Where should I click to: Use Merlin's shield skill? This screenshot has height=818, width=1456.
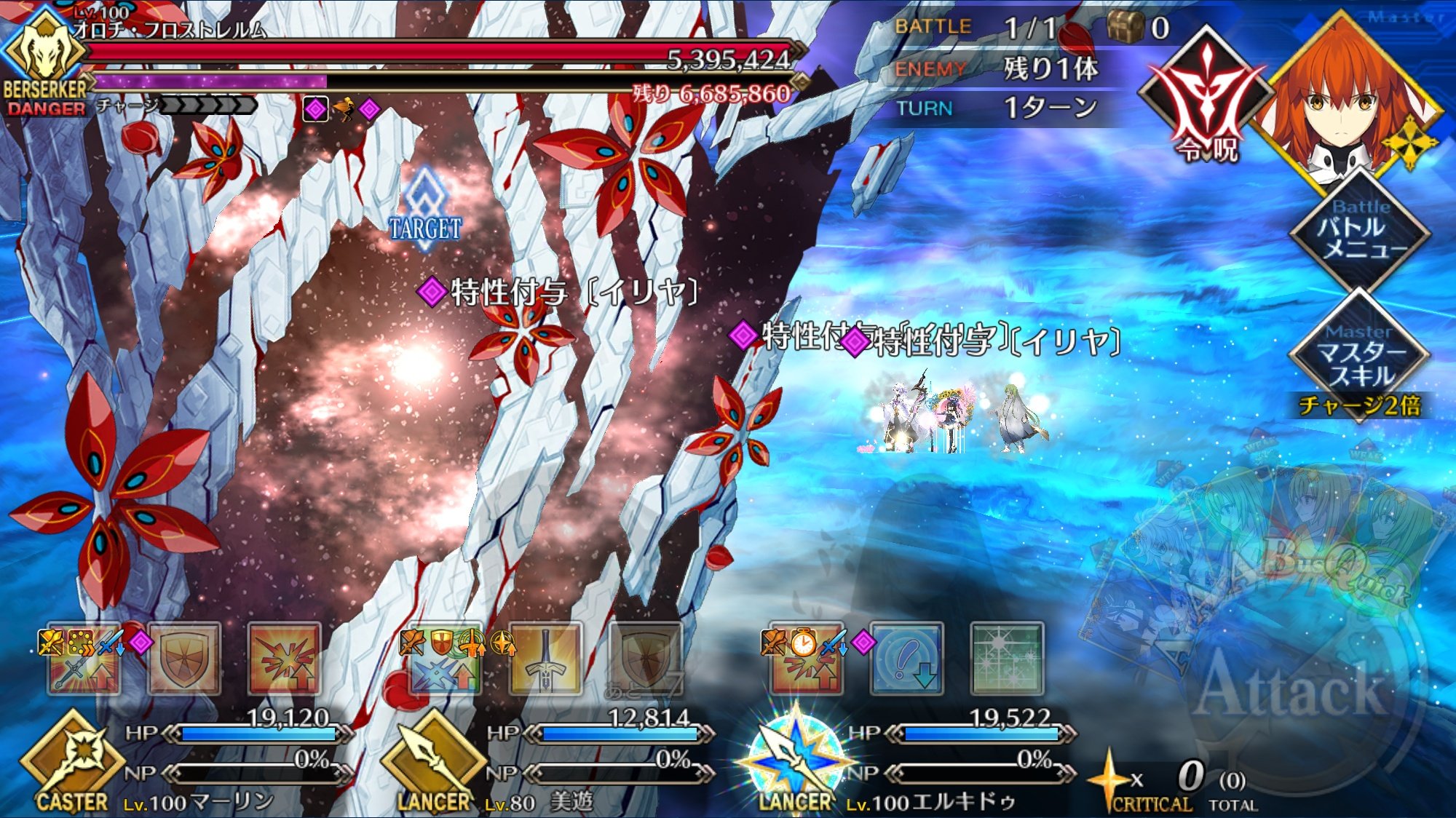184,660
